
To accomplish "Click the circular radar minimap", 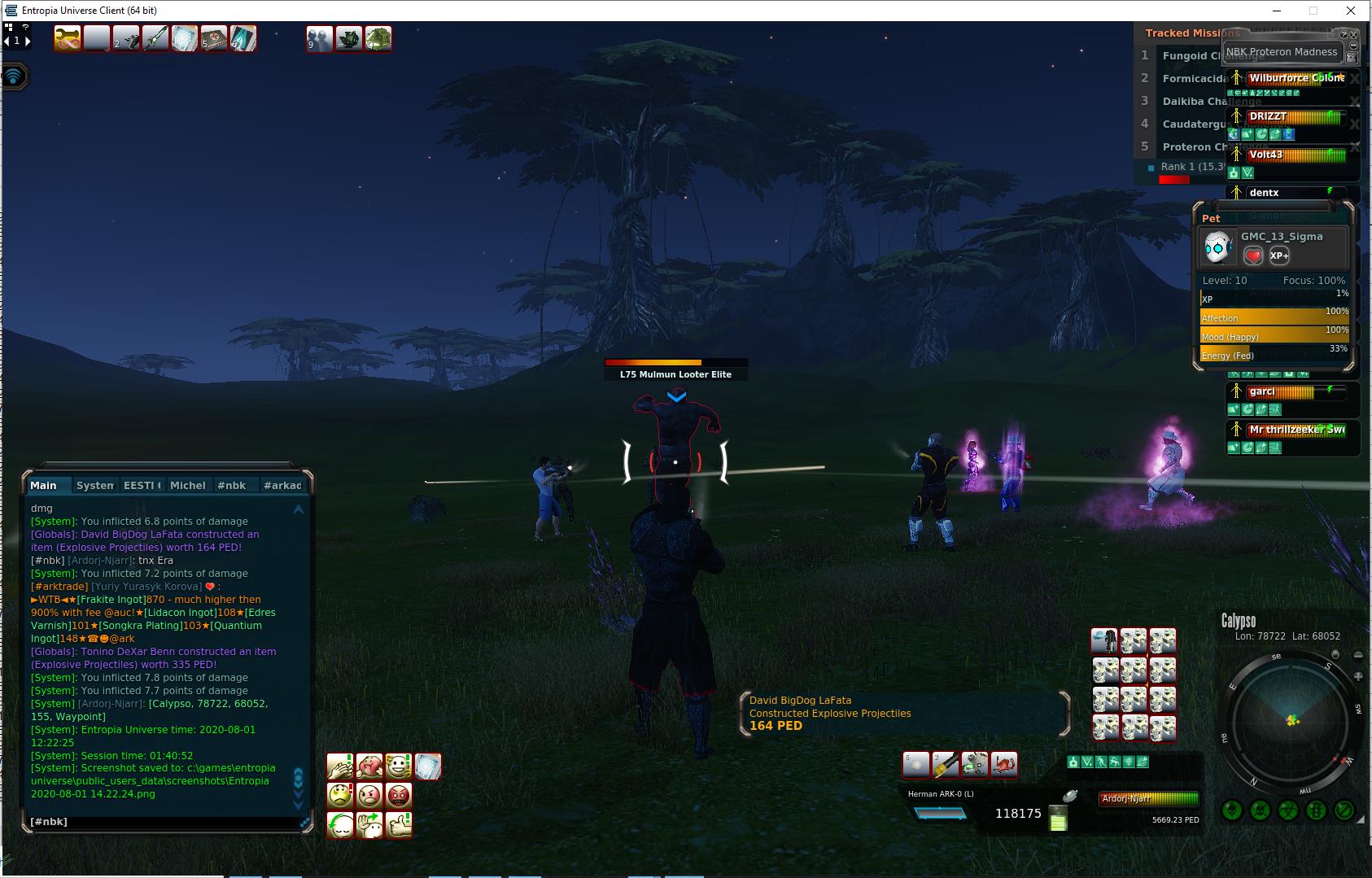I will coord(1292,721).
